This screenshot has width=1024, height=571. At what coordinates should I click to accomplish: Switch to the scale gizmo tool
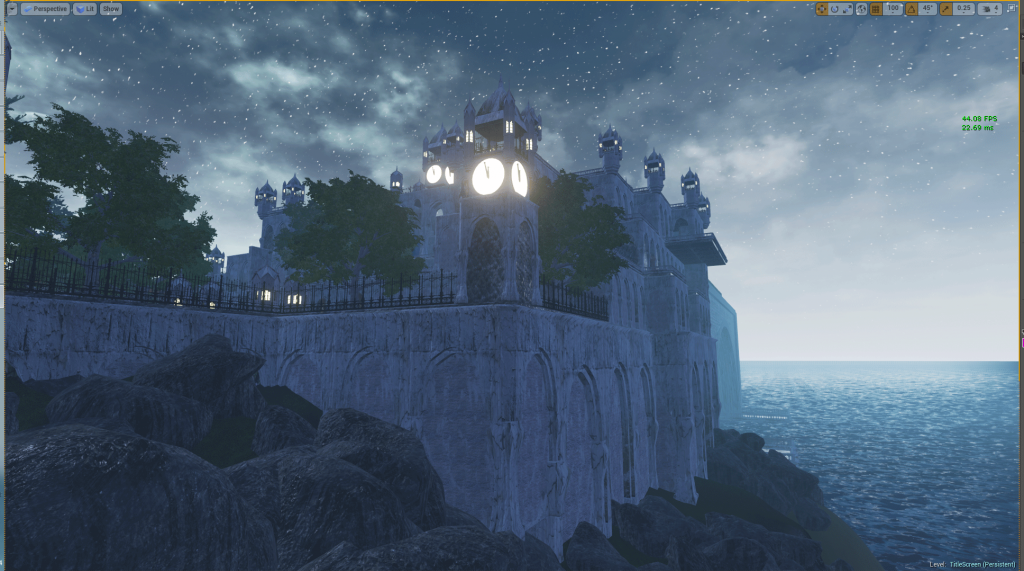pos(846,9)
